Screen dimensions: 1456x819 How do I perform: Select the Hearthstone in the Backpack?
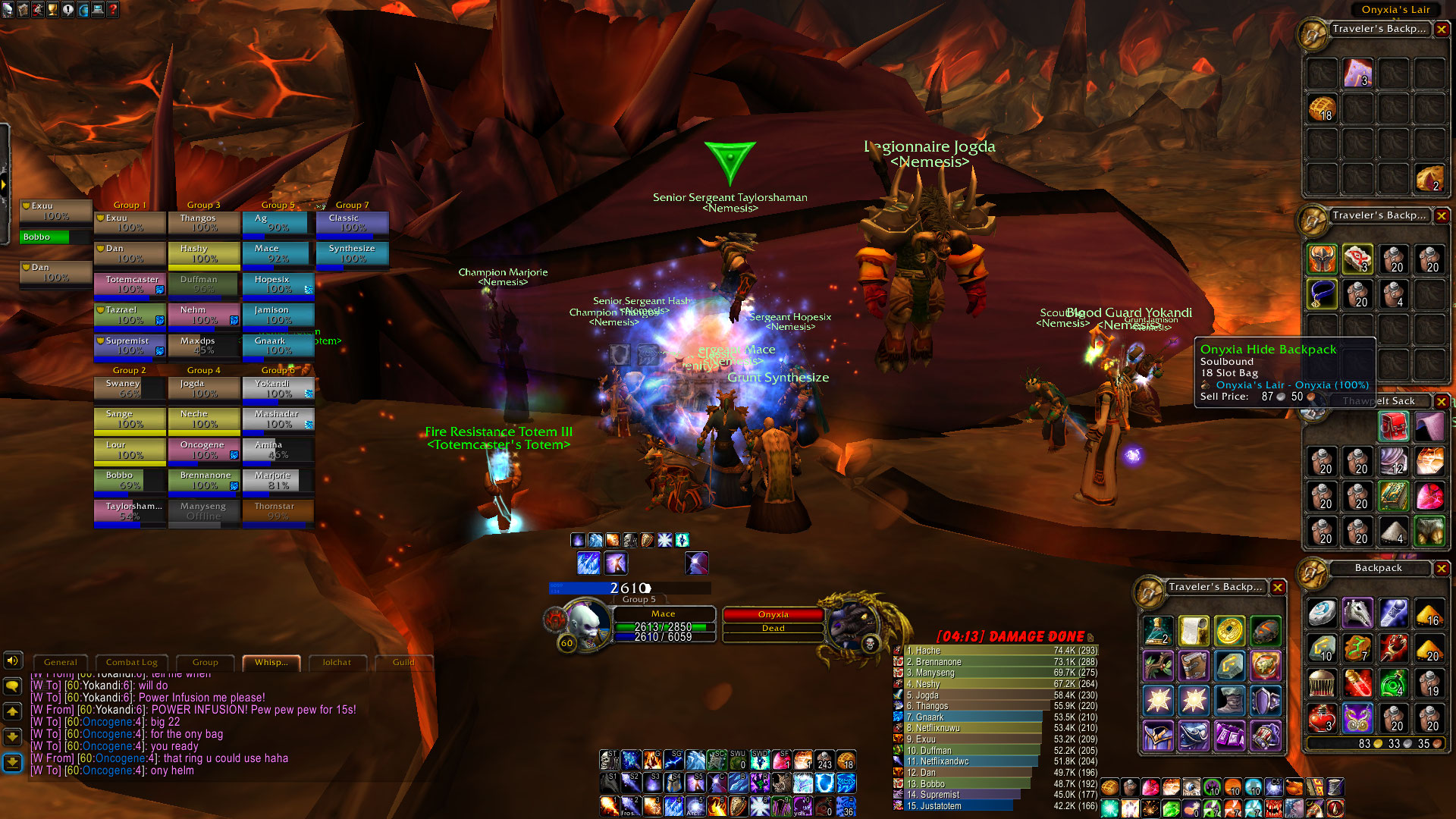1322,613
